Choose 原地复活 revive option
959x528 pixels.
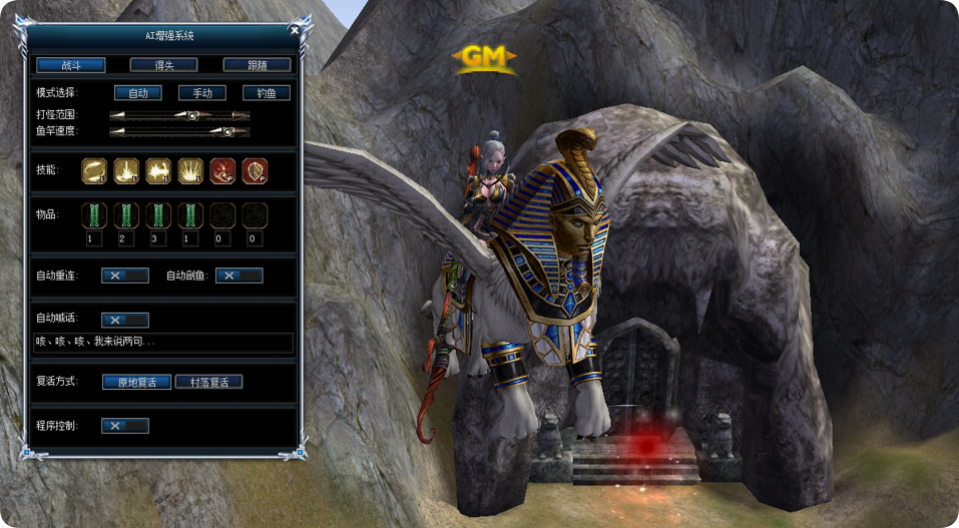click(136, 382)
